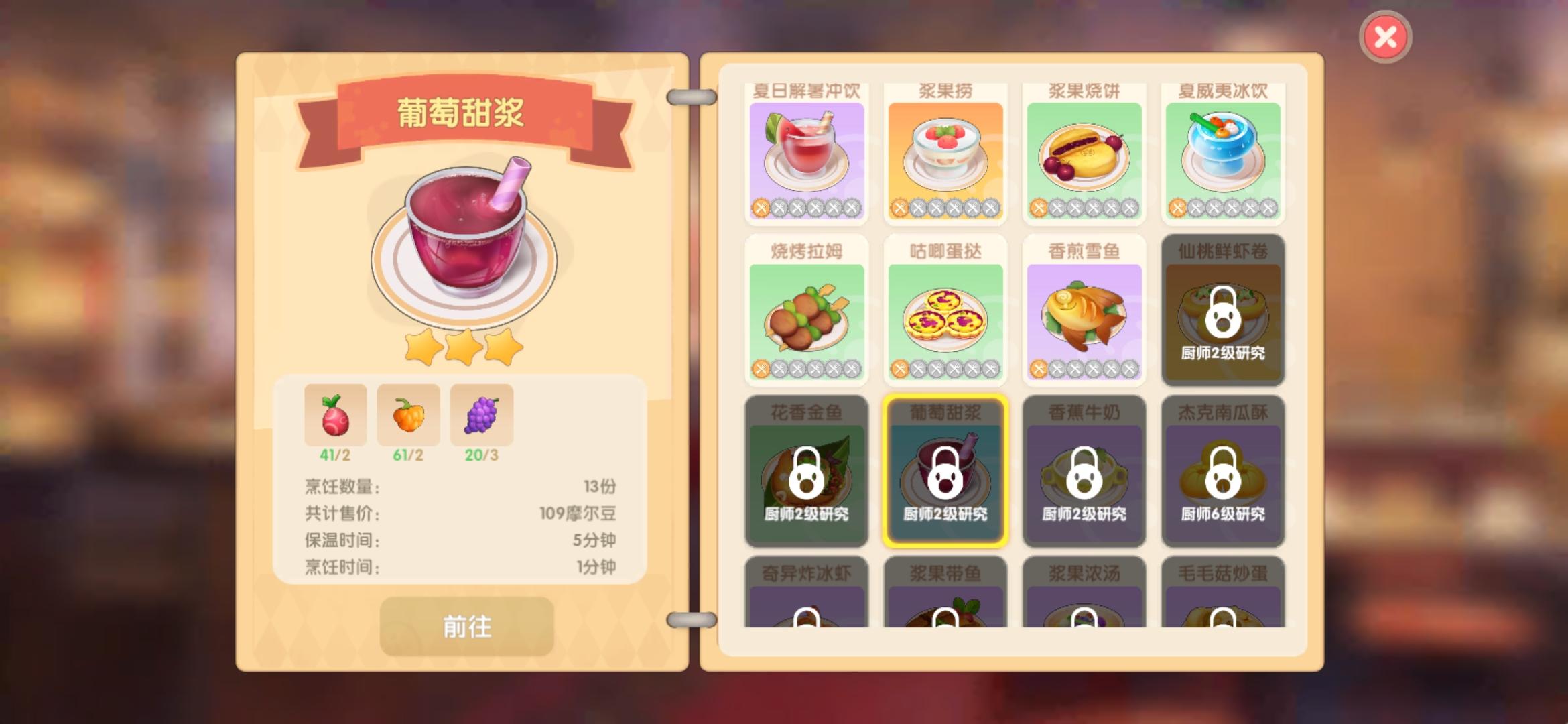Screen dimensions: 1568x724
Task: Click the 厨师6级研究 lock label
Action: pyautogui.click(x=1222, y=516)
